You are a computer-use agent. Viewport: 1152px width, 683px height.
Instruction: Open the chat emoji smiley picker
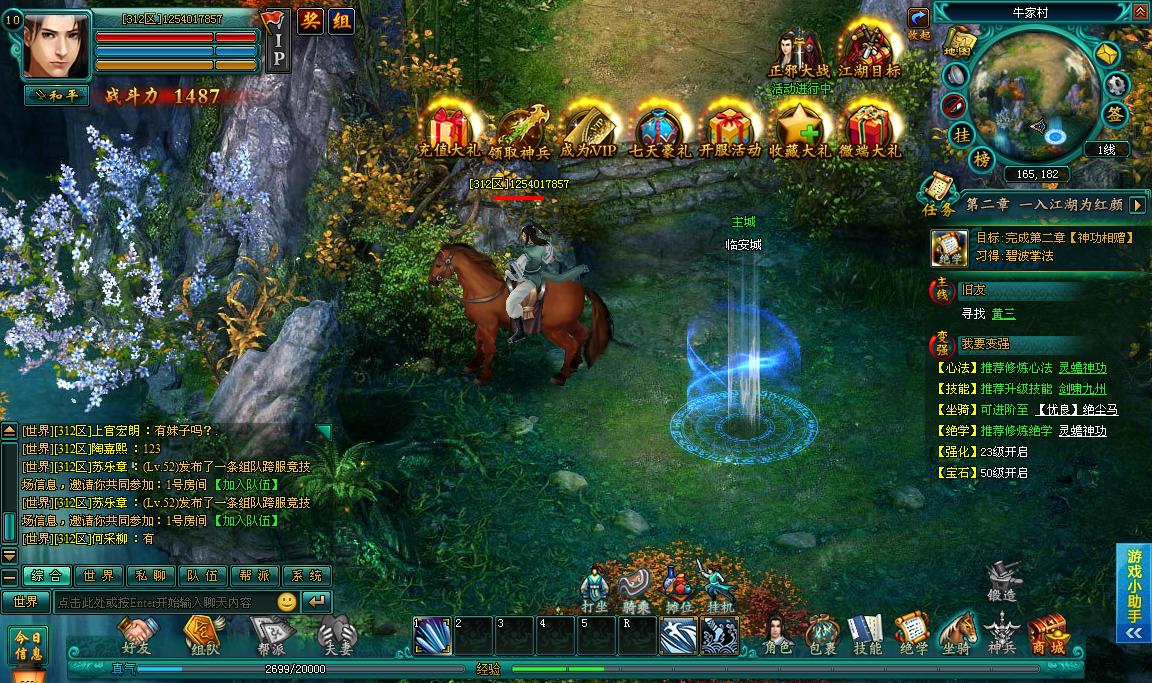[287, 602]
